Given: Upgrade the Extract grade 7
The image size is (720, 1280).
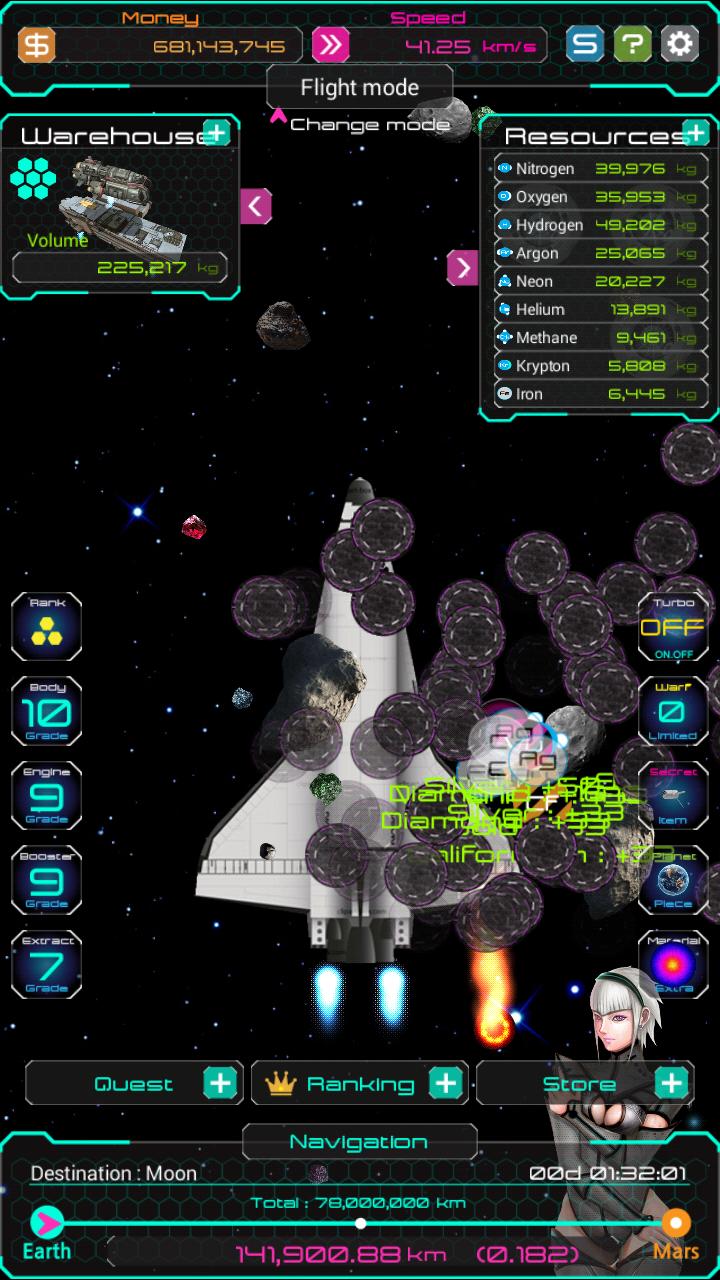Looking at the screenshot, I should (46, 964).
